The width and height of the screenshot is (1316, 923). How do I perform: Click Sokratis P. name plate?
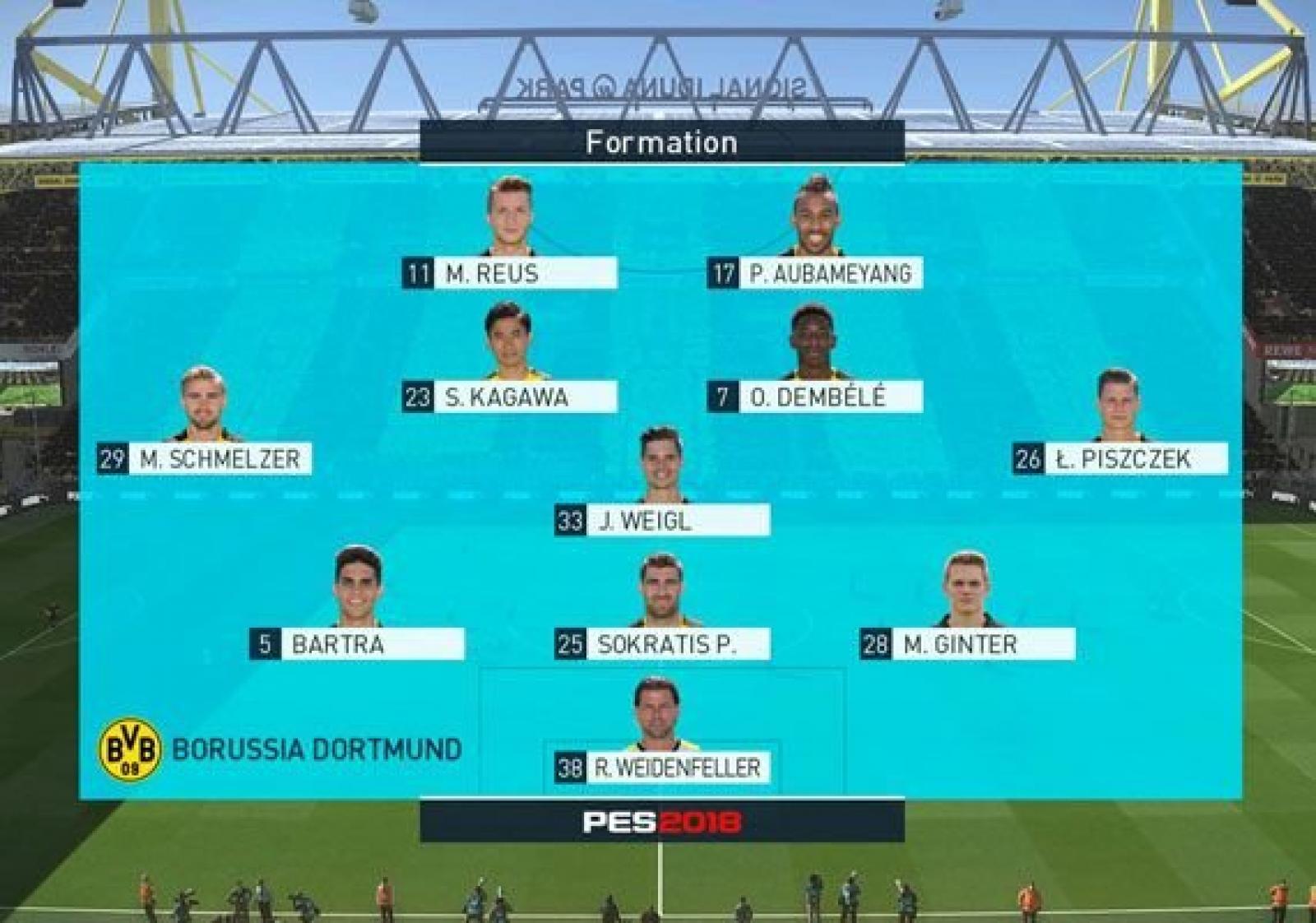pos(662,644)
